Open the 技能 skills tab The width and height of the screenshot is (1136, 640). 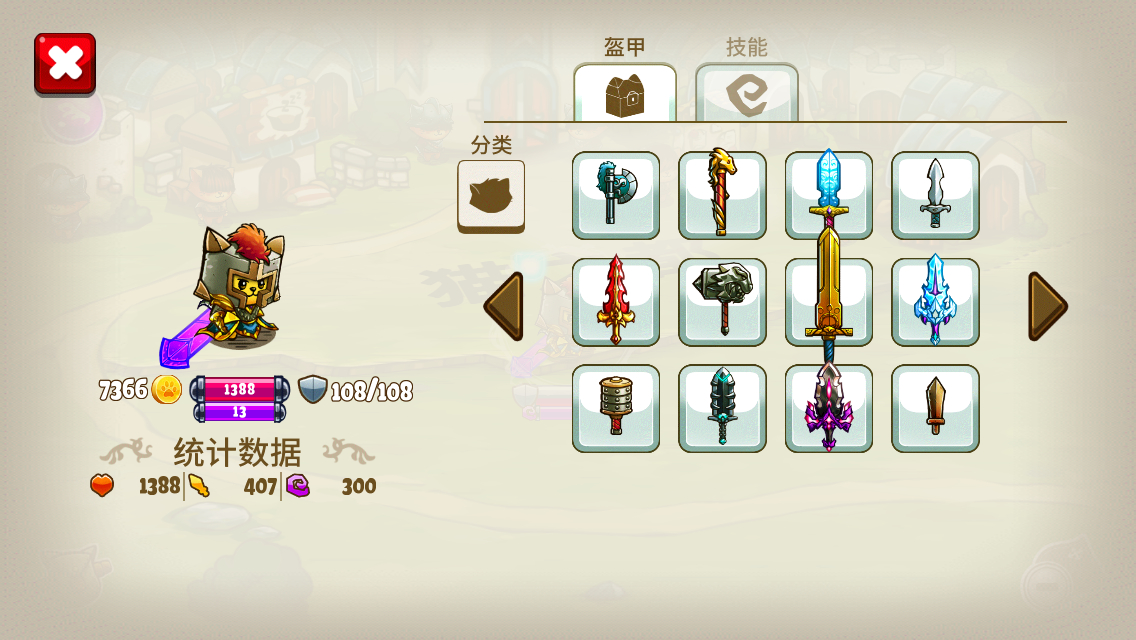point(747,93)
